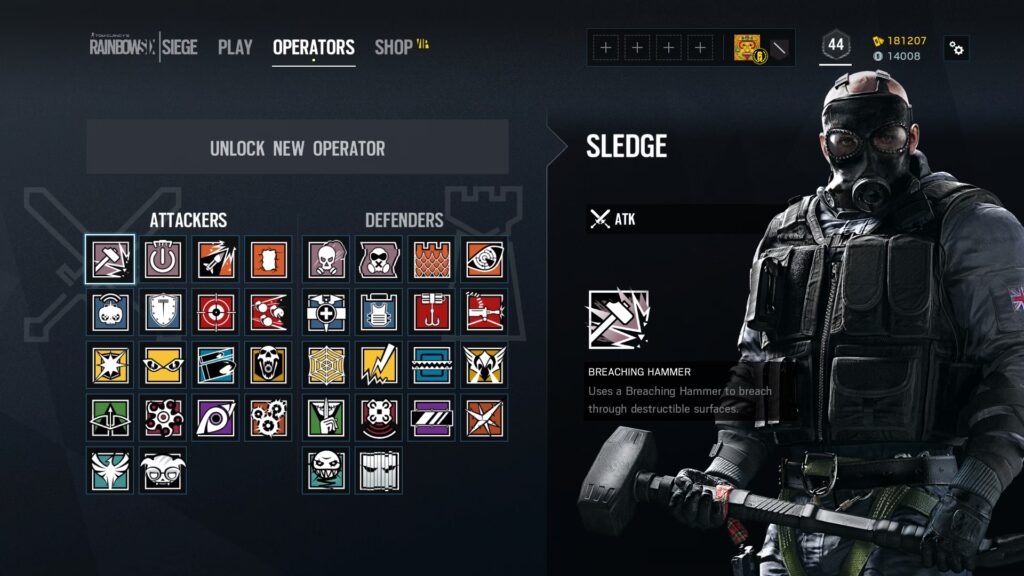1024x576 pixels.
Task: Select Blackbeard's bearded skull operator icon
Action: [x=268, y=365]
